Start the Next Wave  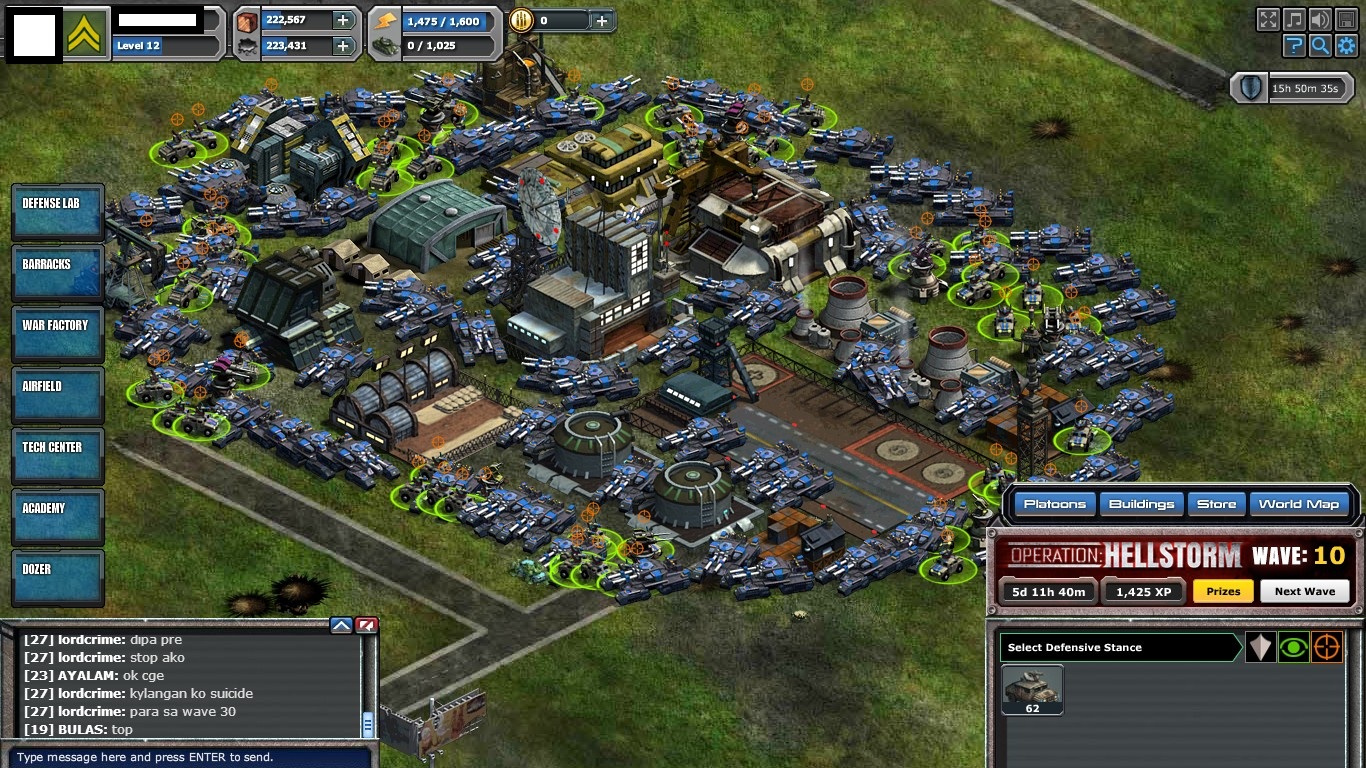coord(1304,591)
